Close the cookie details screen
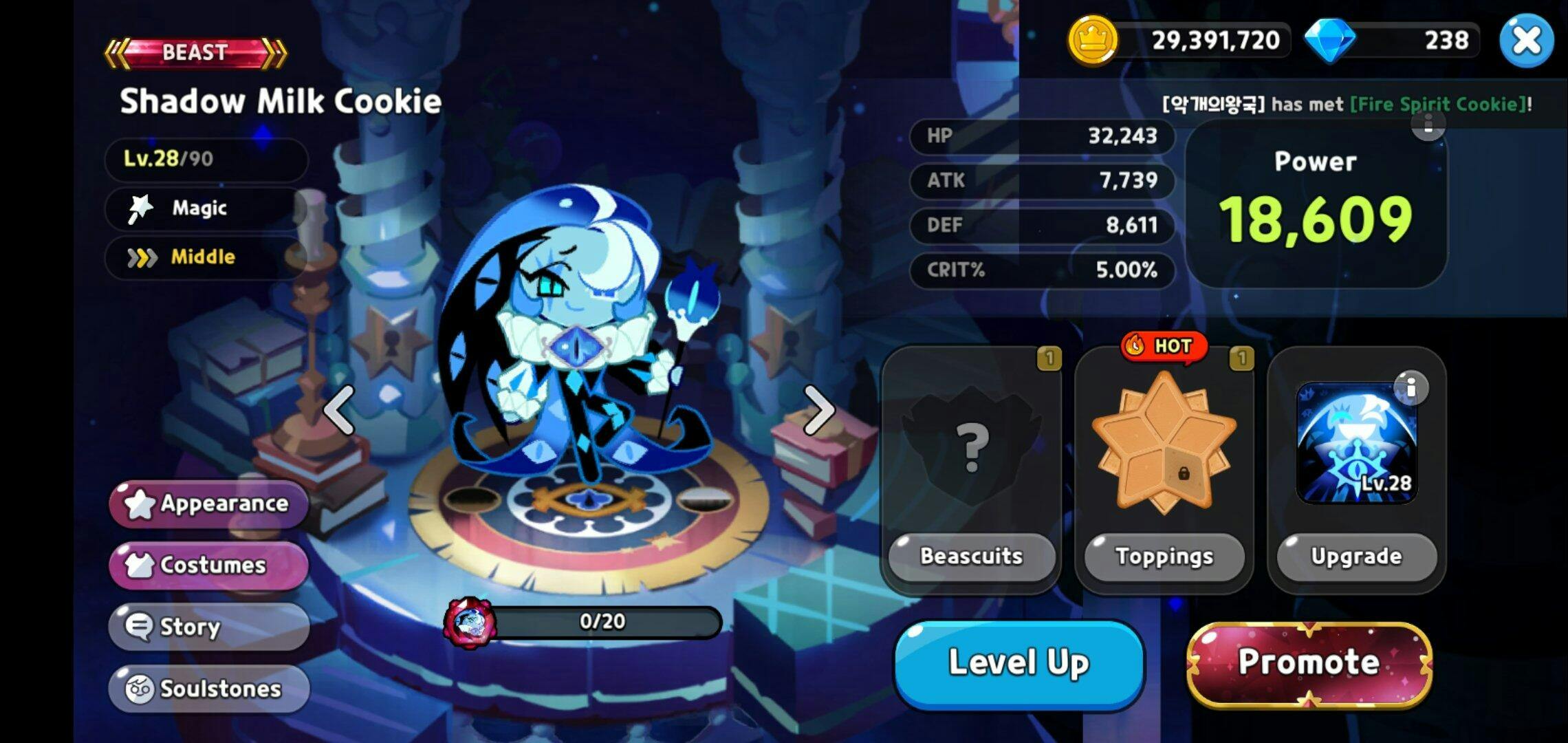This screenshot has width=1568, height=743. 1525,41
